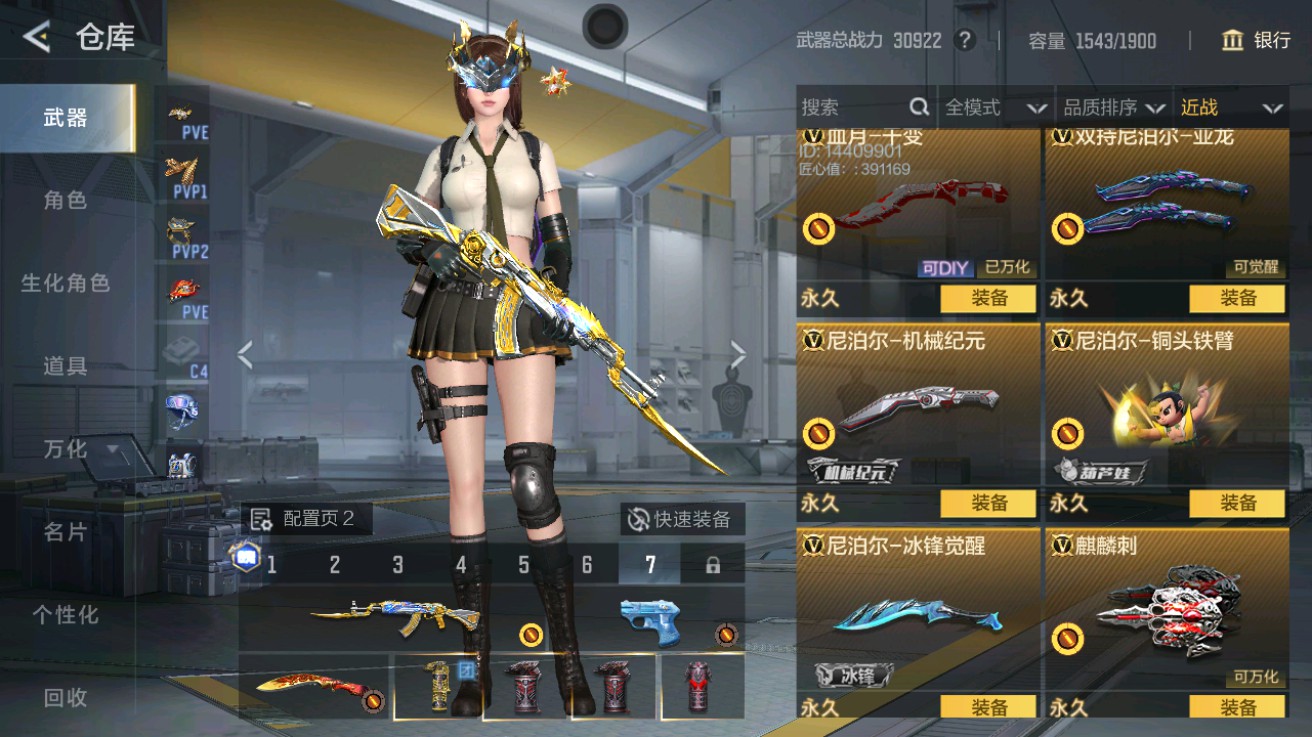Switch to the 角色 sidebar tab

pyautogui.click(x=65, y=199)
